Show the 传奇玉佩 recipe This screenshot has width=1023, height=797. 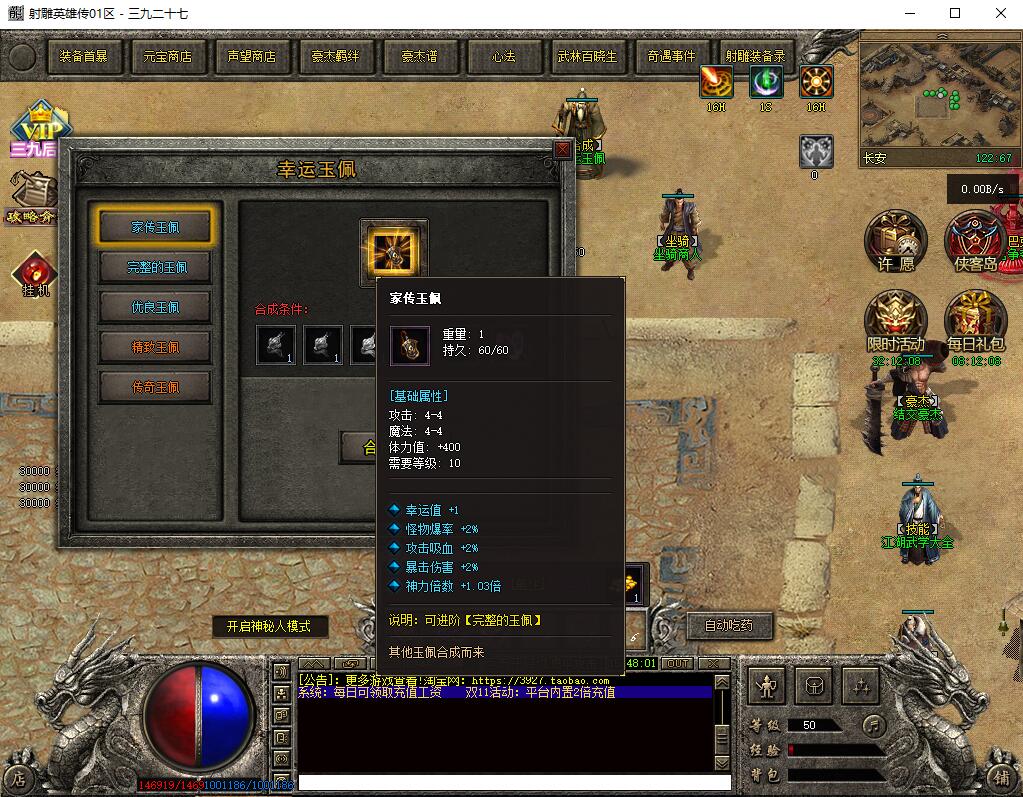coord(155,387)
